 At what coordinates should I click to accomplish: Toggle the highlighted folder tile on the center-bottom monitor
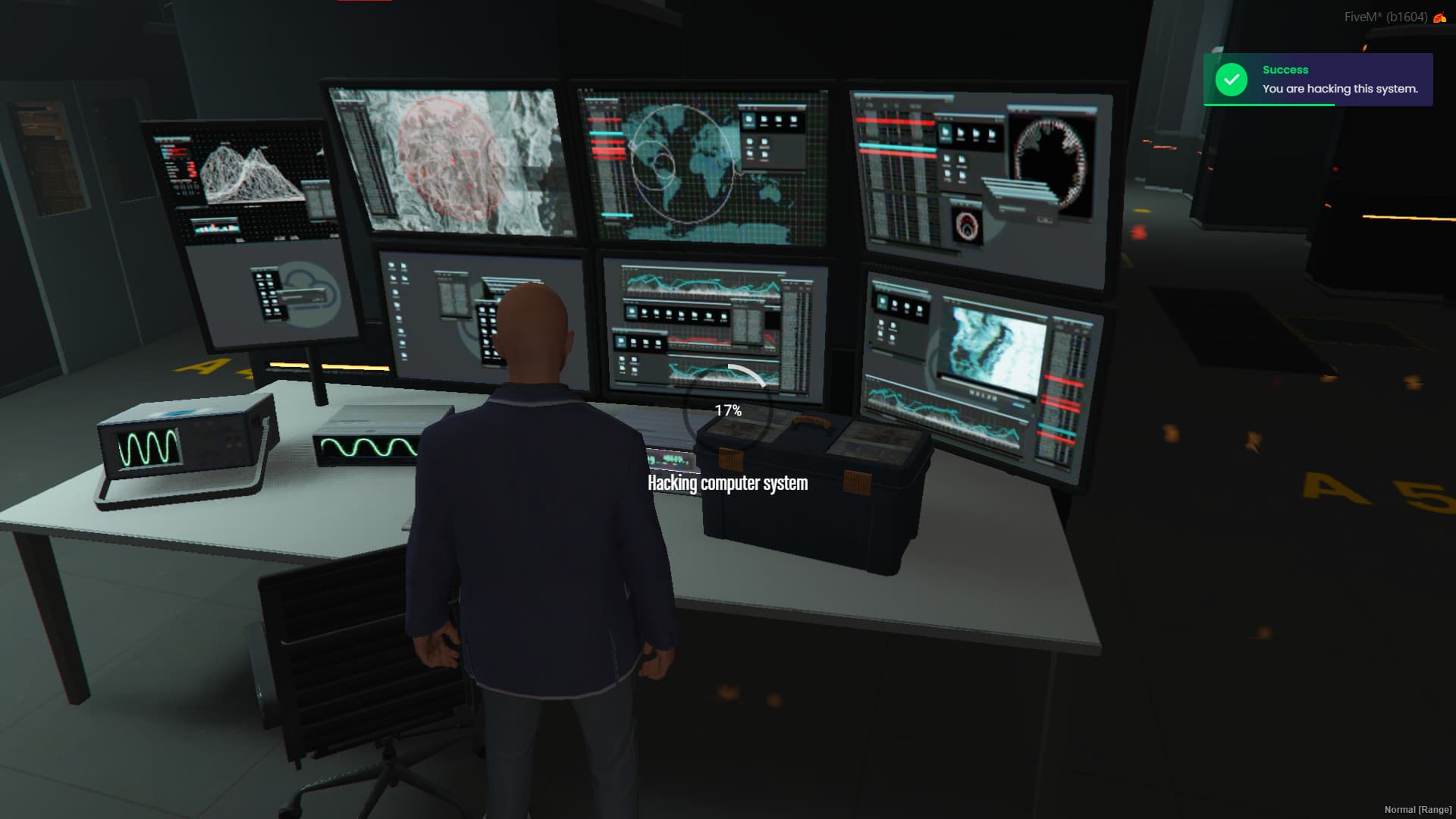click(620, 340)
